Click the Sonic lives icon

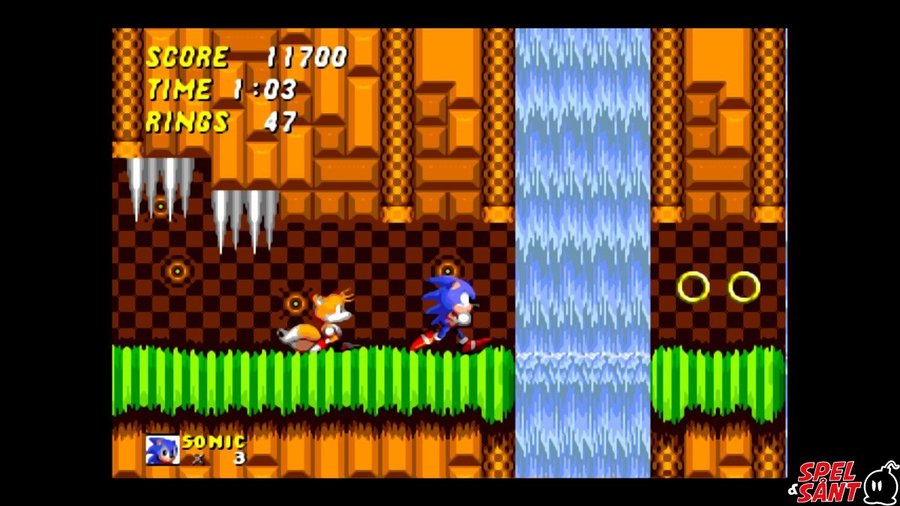coord(162,449)
